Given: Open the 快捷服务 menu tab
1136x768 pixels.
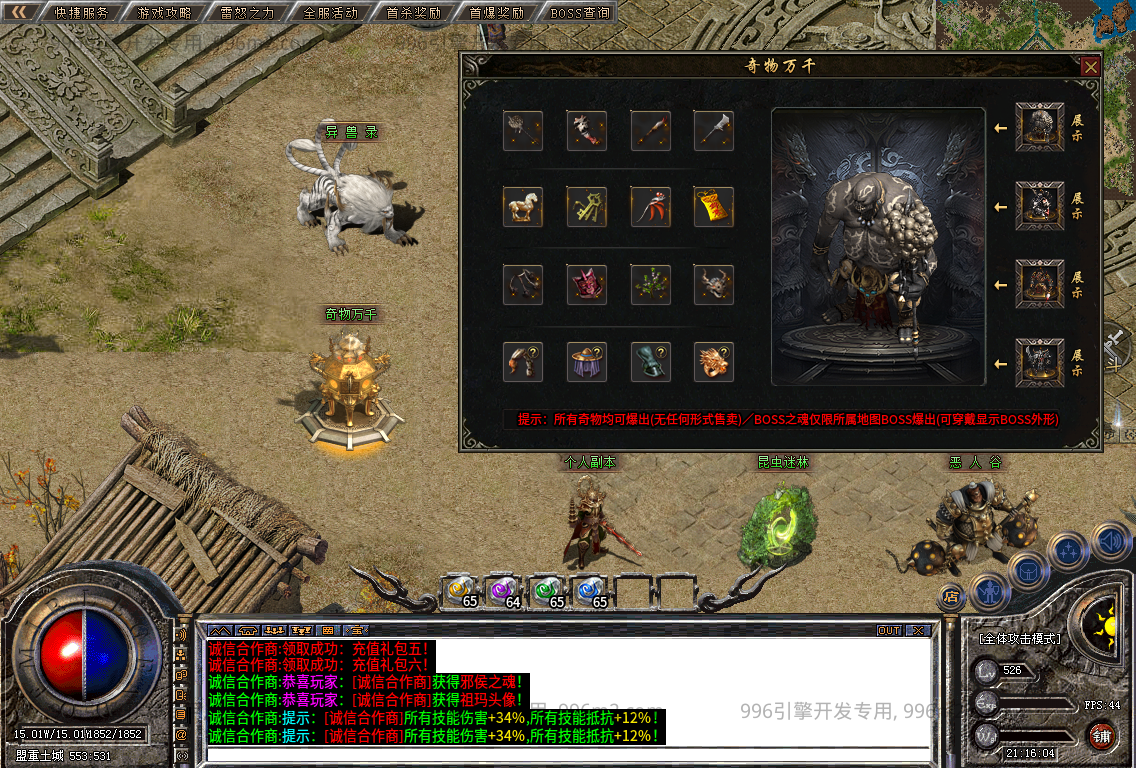Looking at the screenshot, I should (81, 13).
